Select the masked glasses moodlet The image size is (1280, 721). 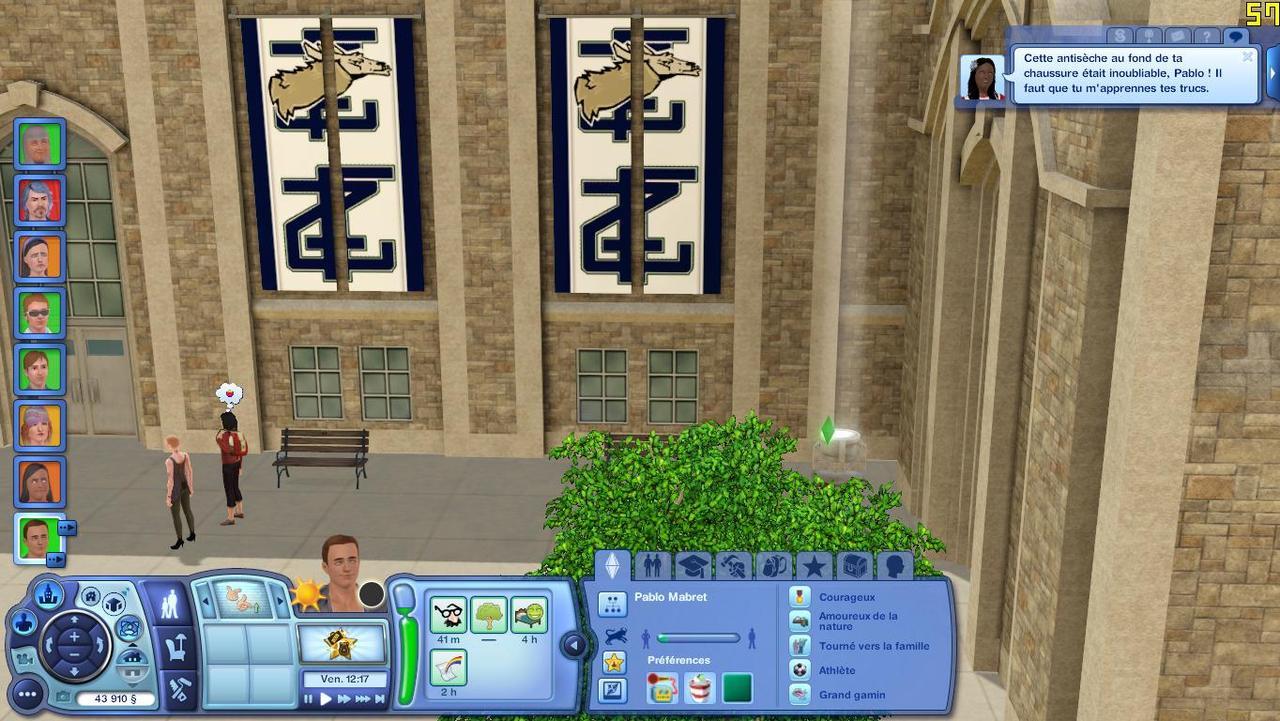click(x=448, y=614)
